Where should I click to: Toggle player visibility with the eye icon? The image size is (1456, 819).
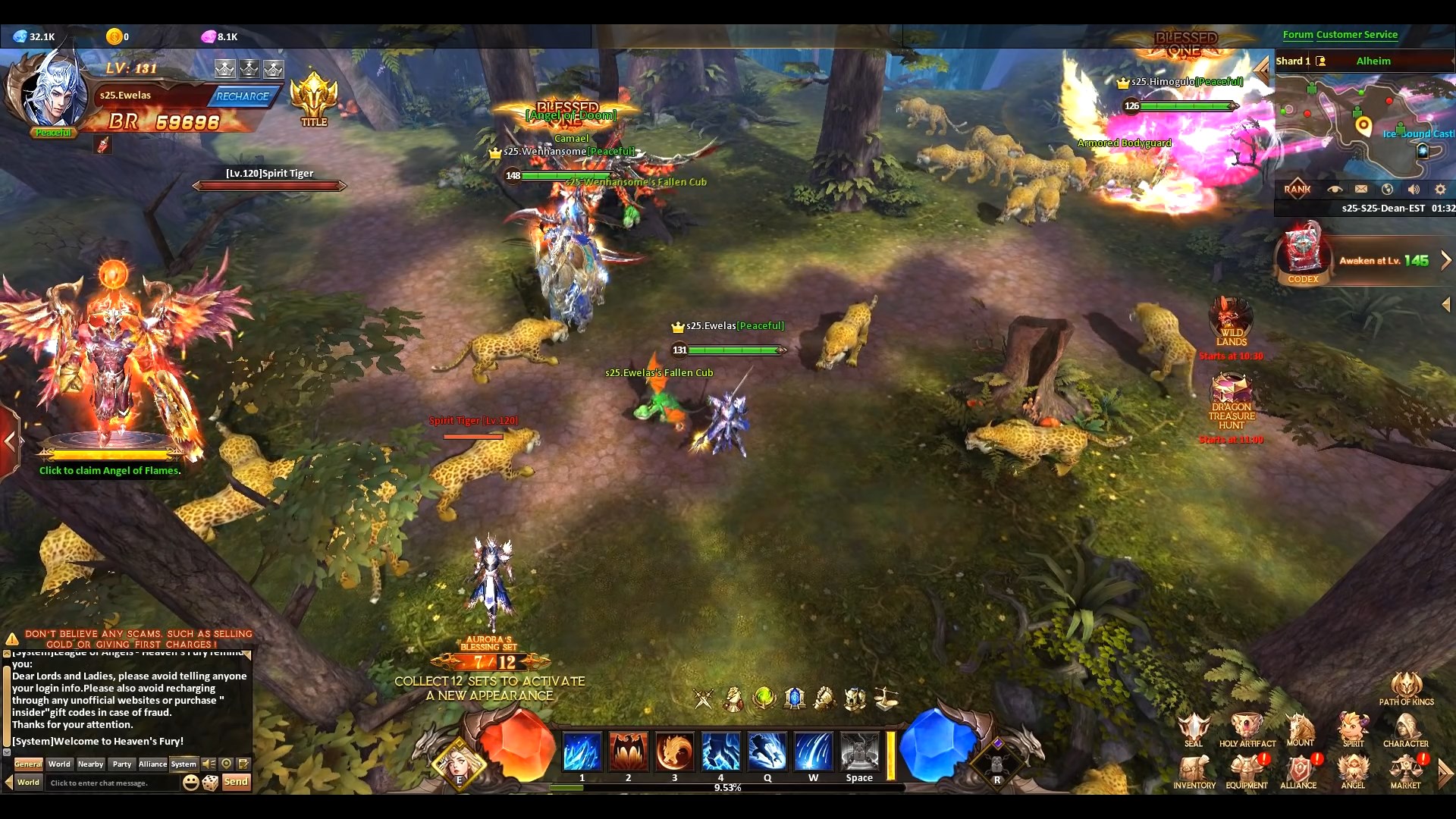pos(1335,190)
